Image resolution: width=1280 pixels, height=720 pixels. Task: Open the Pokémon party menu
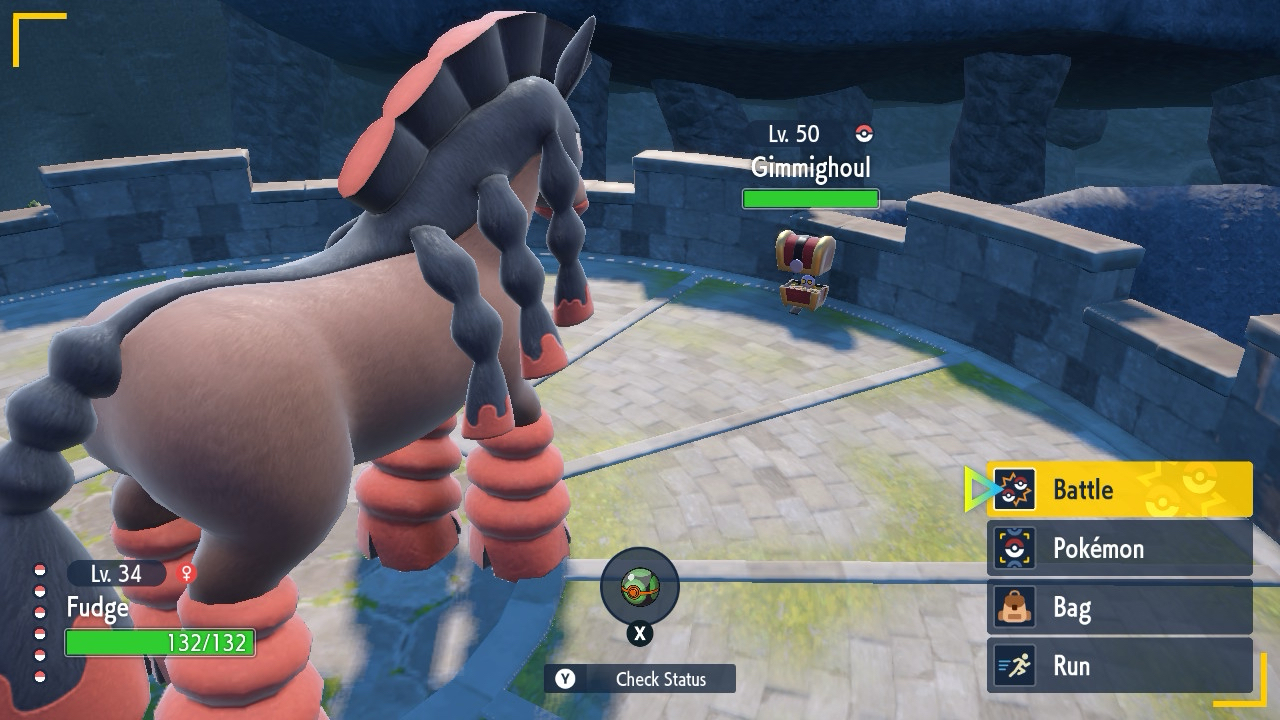[x=1119, y=548]
